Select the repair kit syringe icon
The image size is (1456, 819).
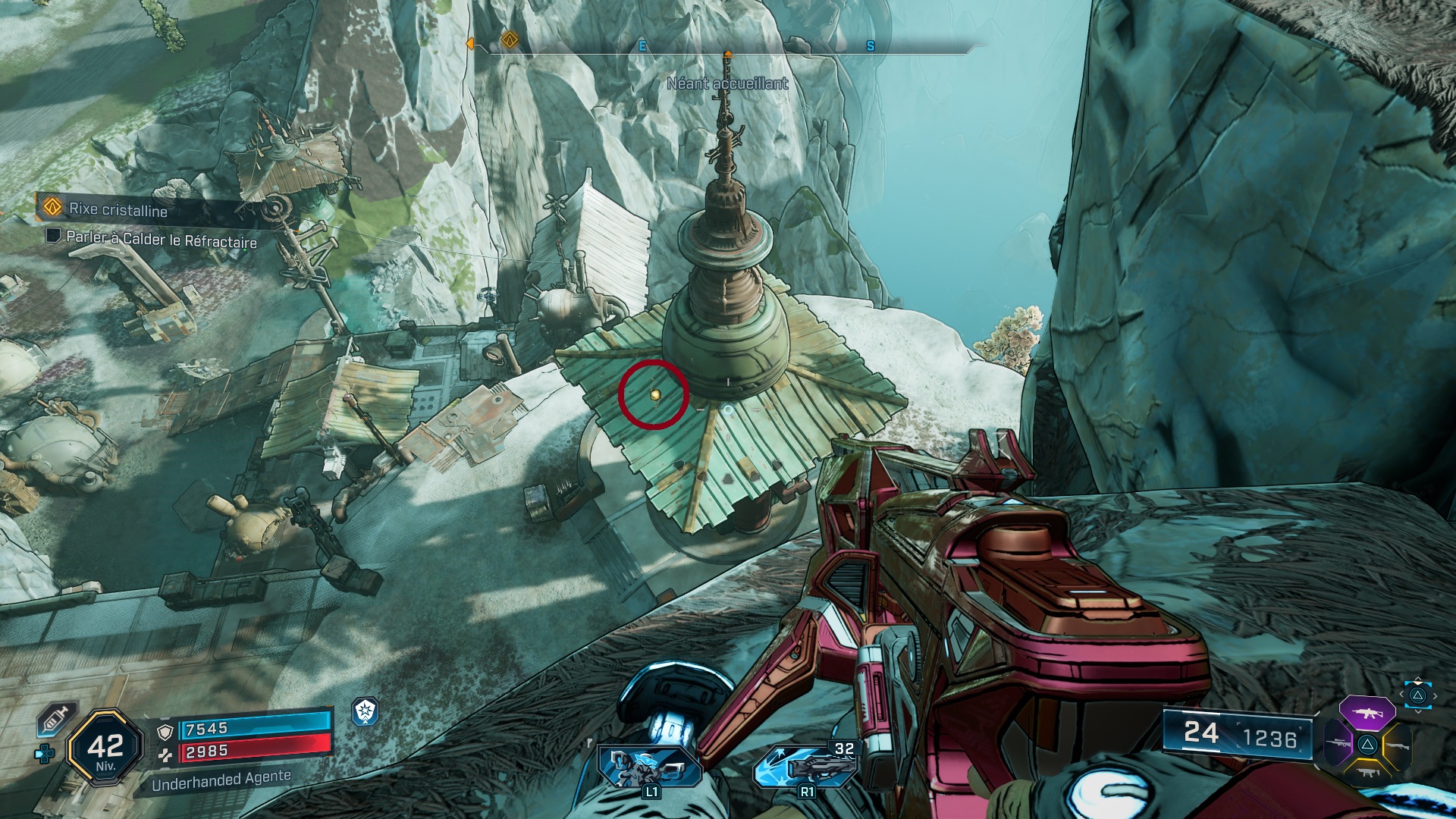53,719
